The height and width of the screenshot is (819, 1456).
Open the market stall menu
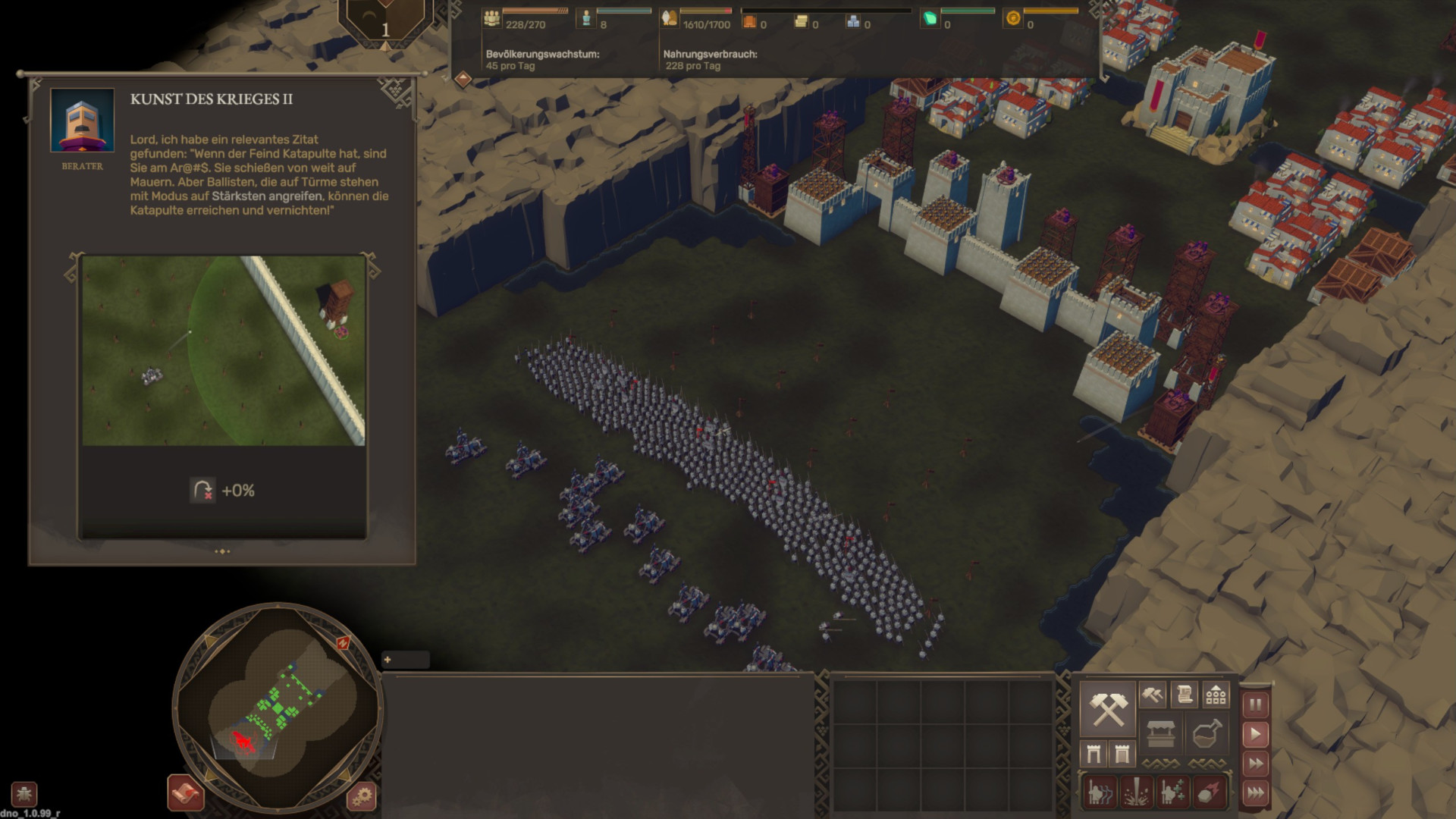pos(1160,733)
